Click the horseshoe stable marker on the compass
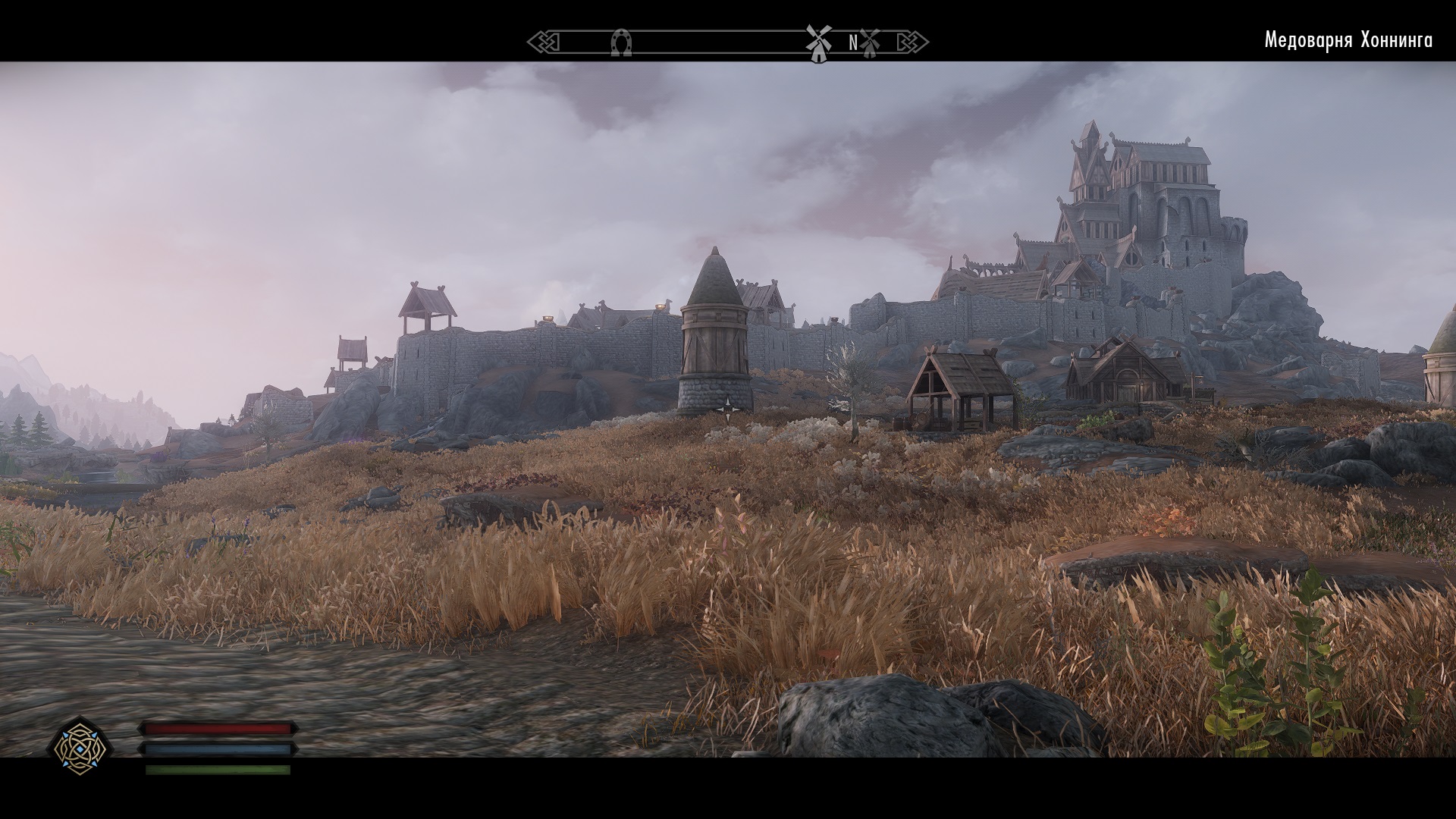Viewport: 1456px width, 819px height. coord(621,42)
